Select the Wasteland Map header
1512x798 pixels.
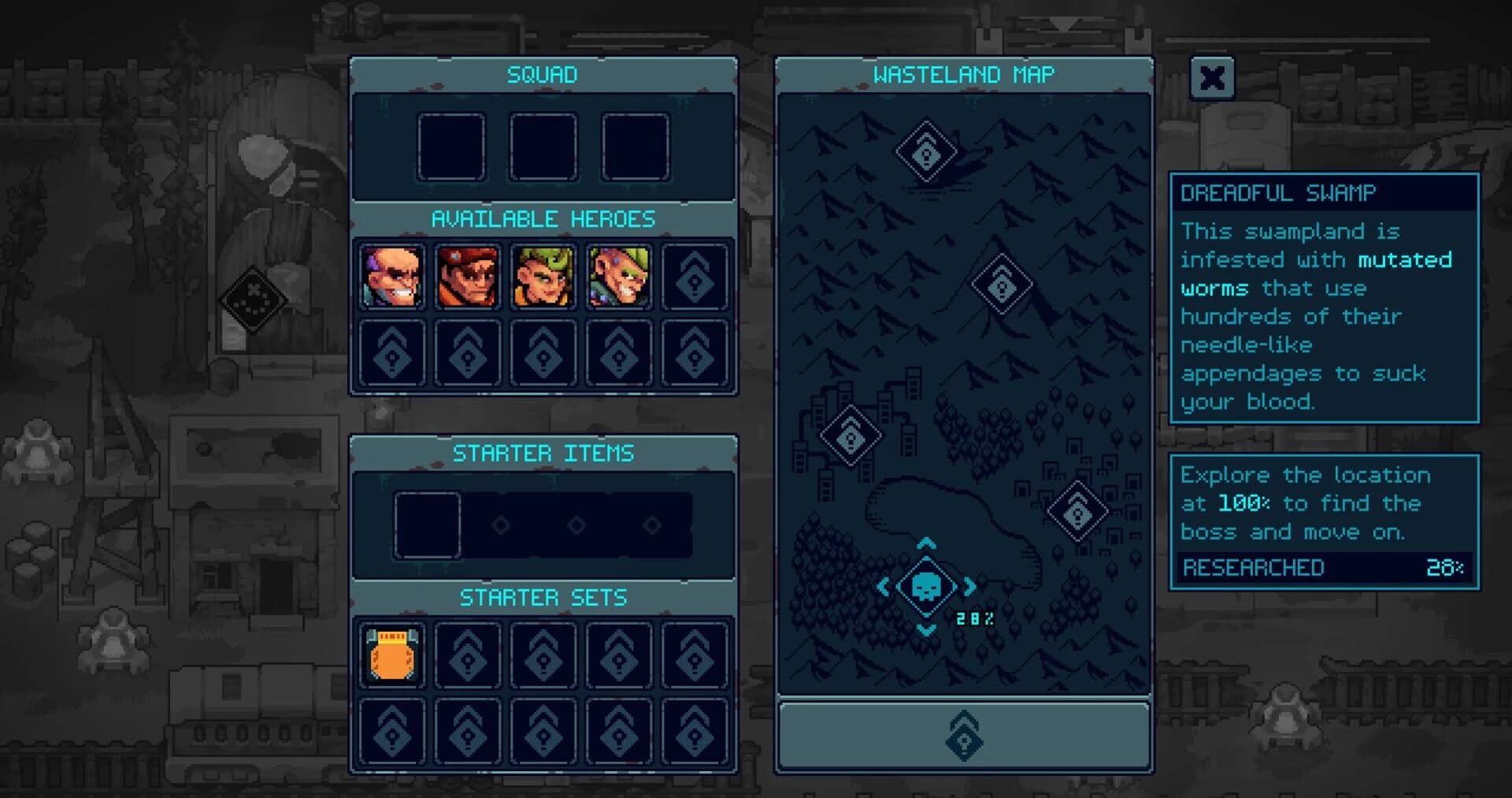[962, 75]
